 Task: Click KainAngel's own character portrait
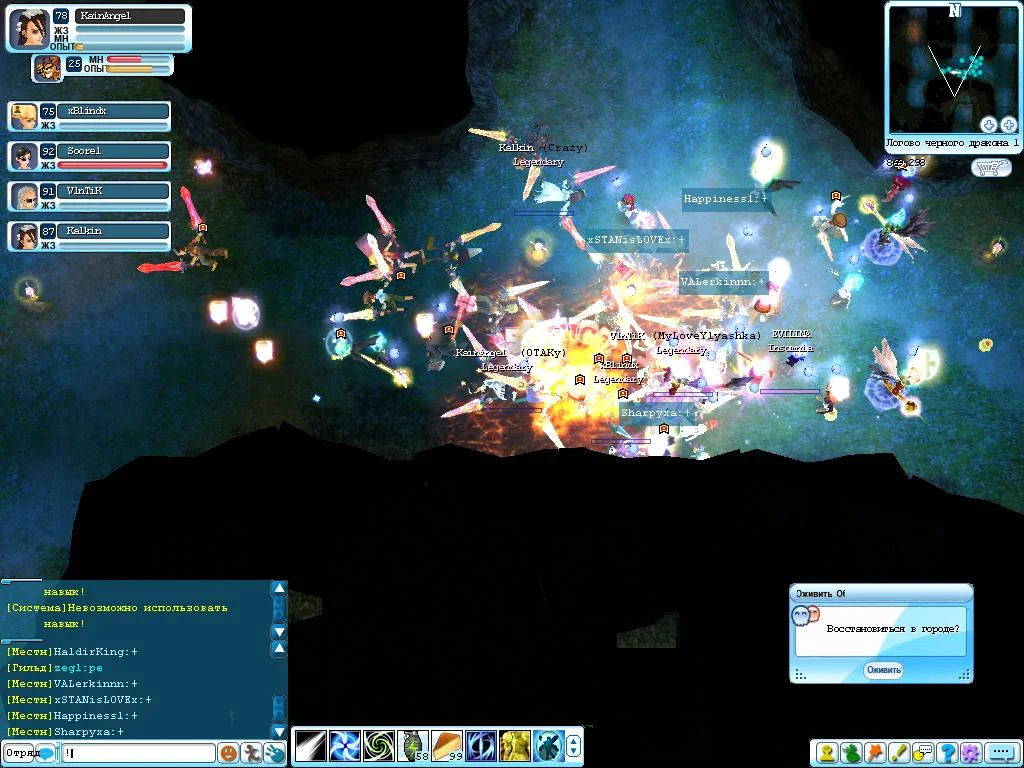[29, 28]
